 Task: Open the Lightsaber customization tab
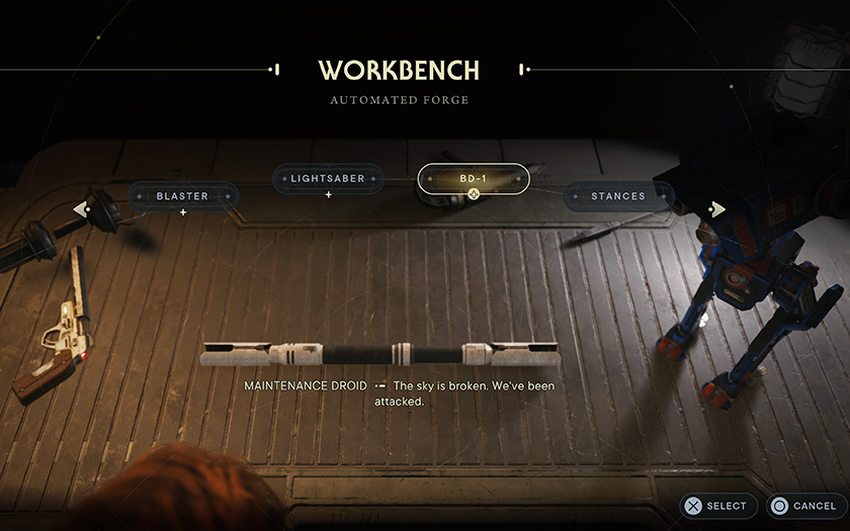pos(328,179)
